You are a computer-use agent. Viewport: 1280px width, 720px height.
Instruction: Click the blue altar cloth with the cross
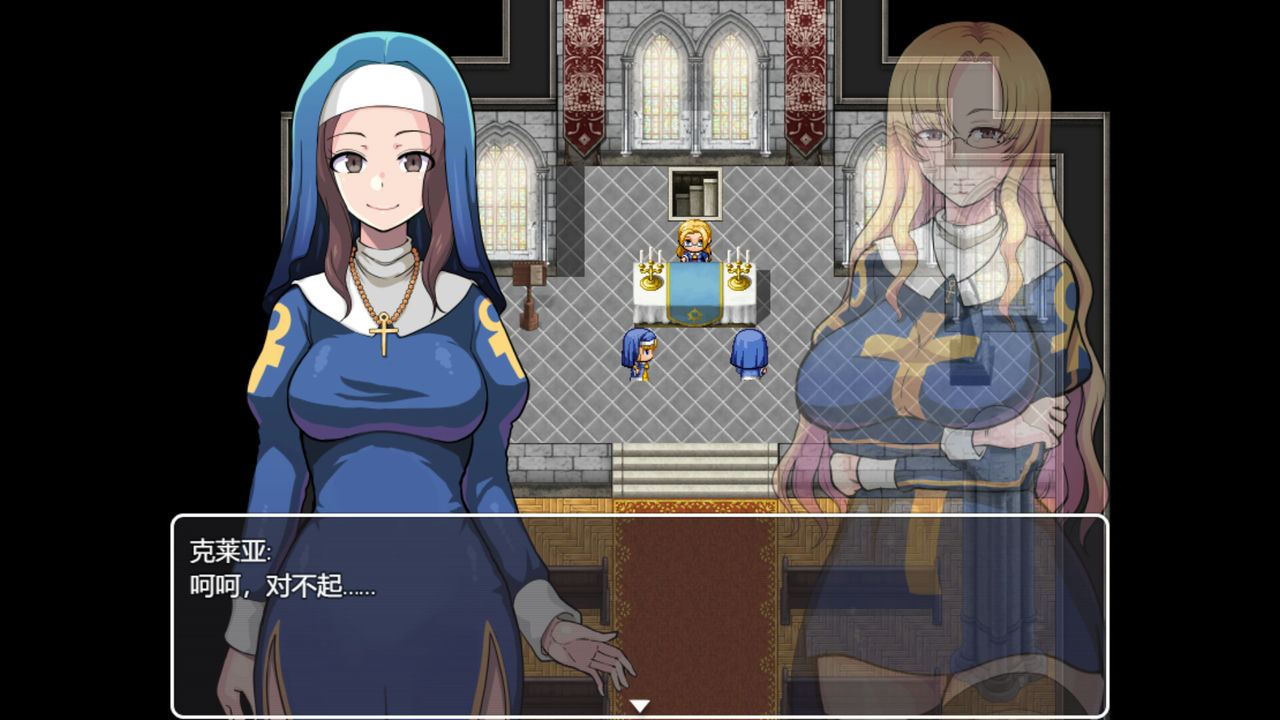[x=693, y=300]
